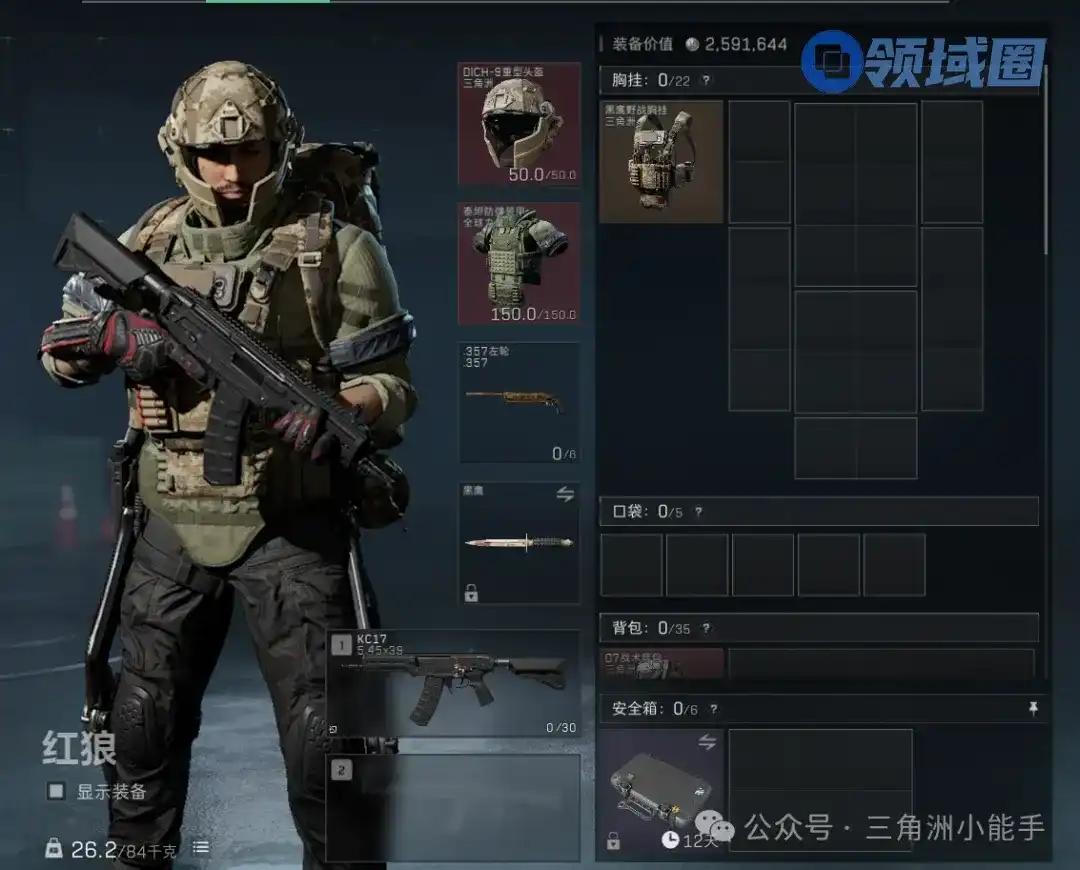Choose the .357 revolver pistol slot

pos(519,403)
